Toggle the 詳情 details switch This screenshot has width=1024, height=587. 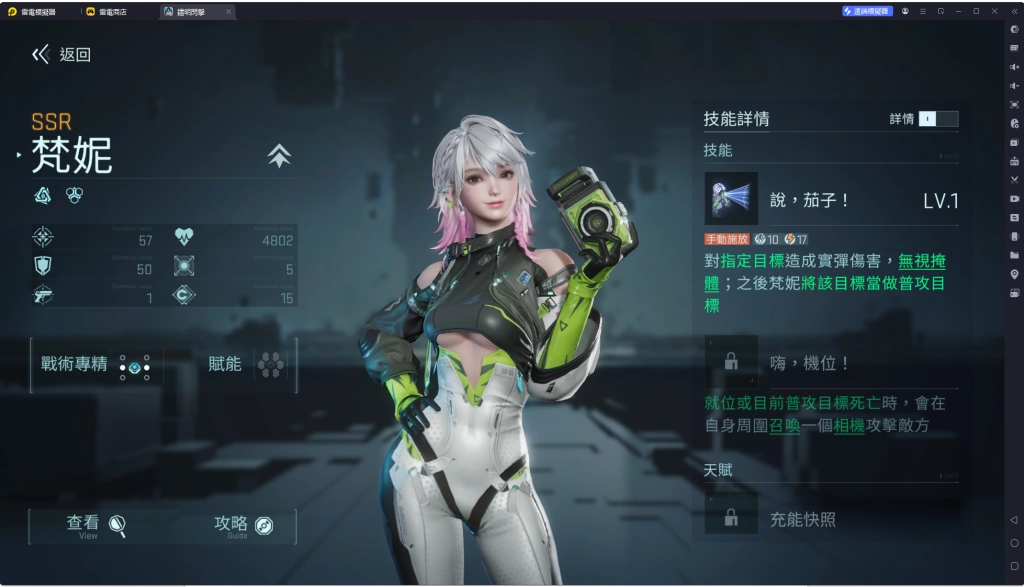click(x=938, y=119)
